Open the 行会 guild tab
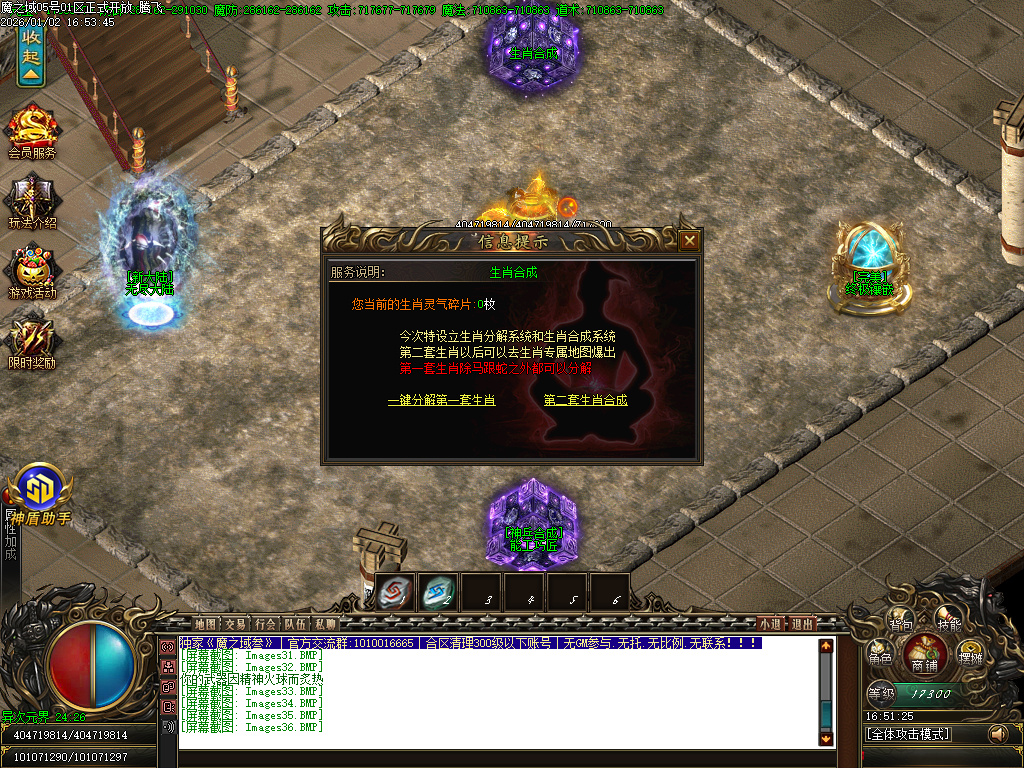The height and width of the screenshot is (768, 1024). click(x=265, y=623)
